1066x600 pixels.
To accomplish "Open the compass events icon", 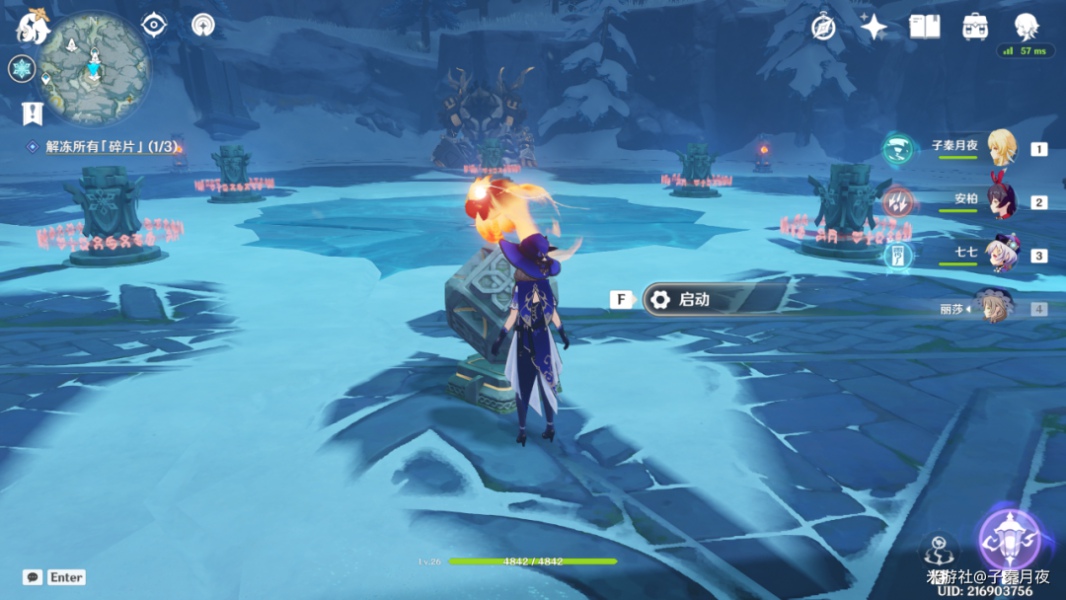I will (x=823, y=27).
